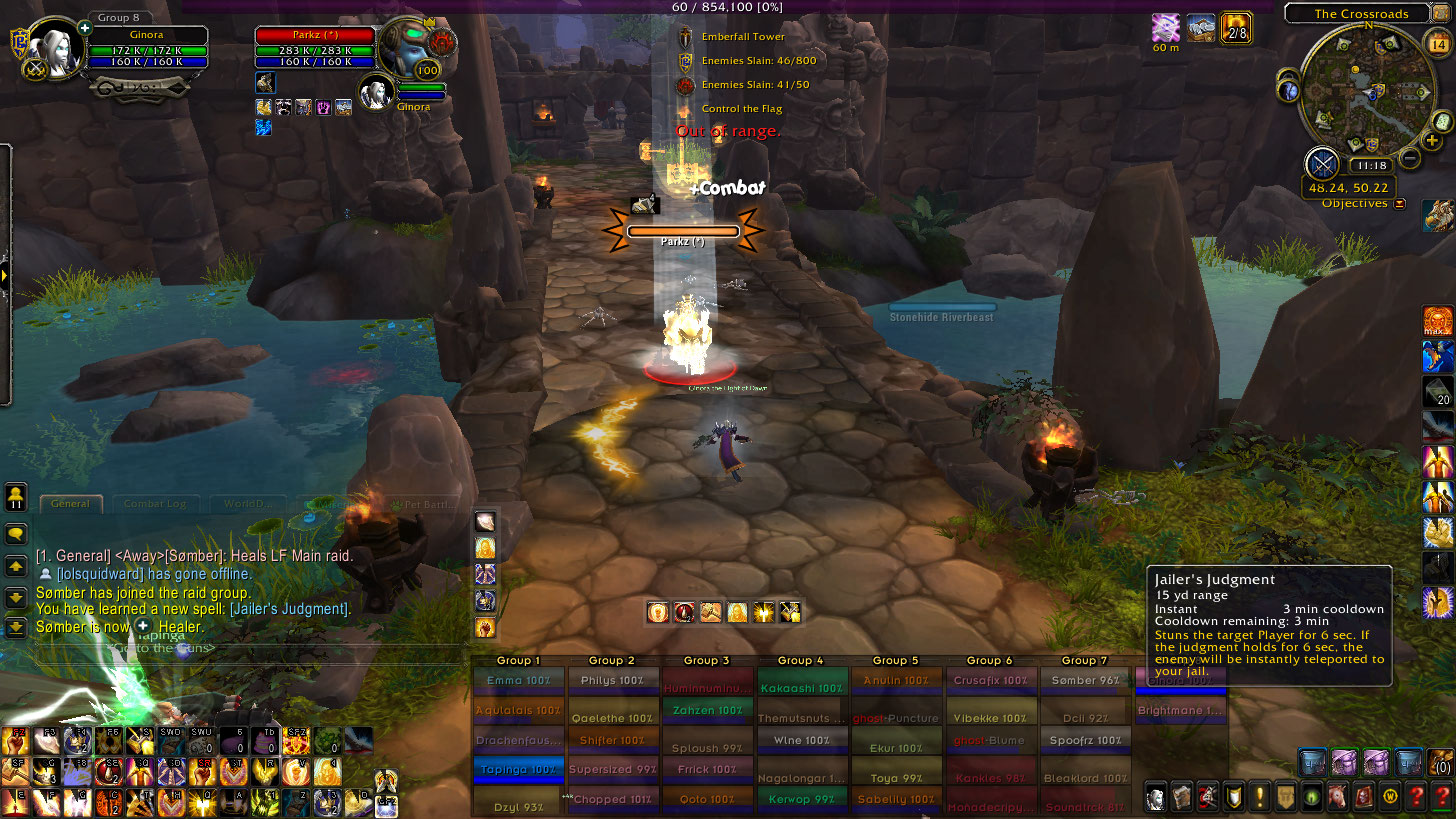Select the General chat tab
This screenshot has width=1456, height=819.
[x=71, y=504]
